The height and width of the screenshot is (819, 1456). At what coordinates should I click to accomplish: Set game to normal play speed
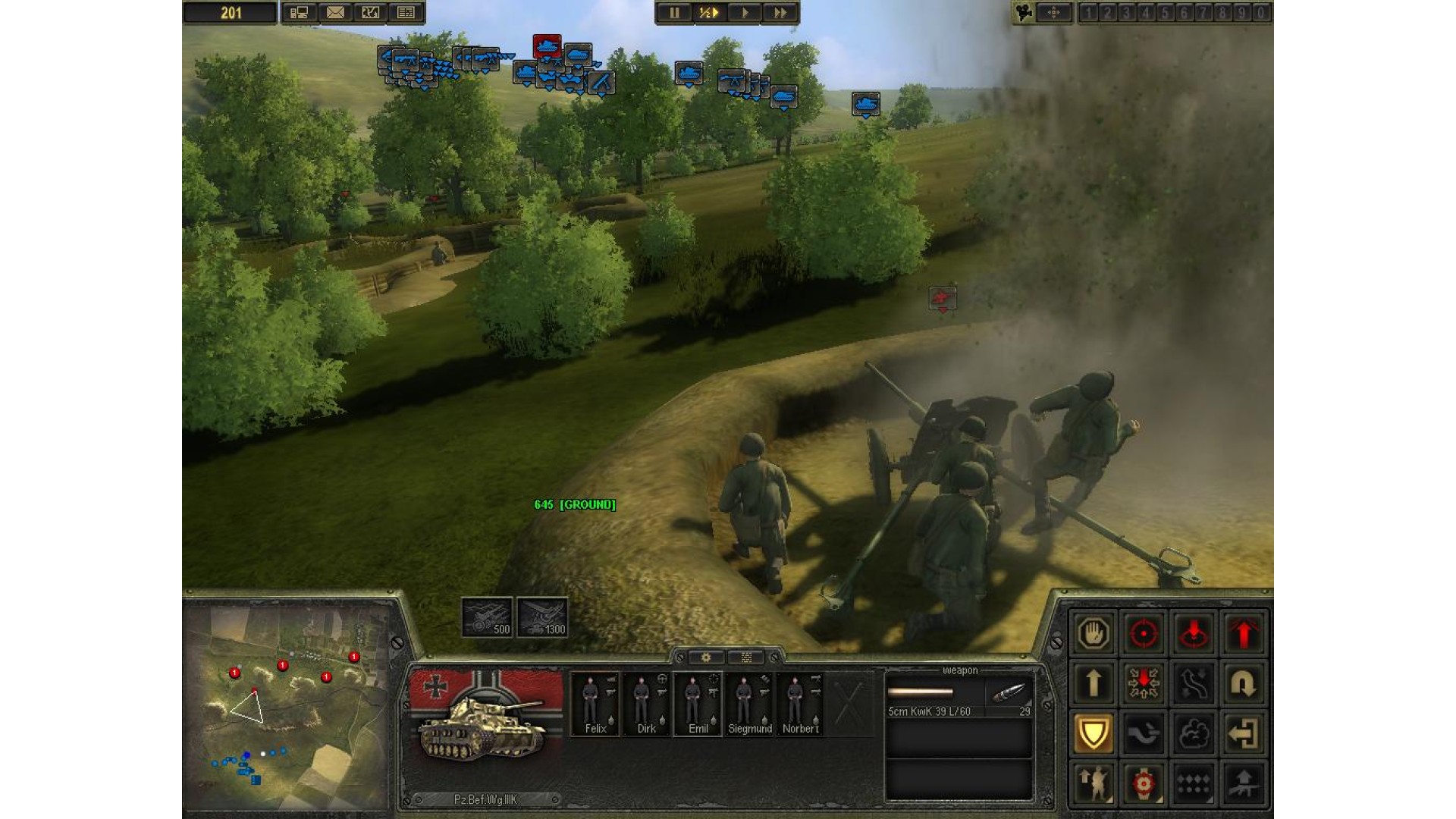coord(744,13)
